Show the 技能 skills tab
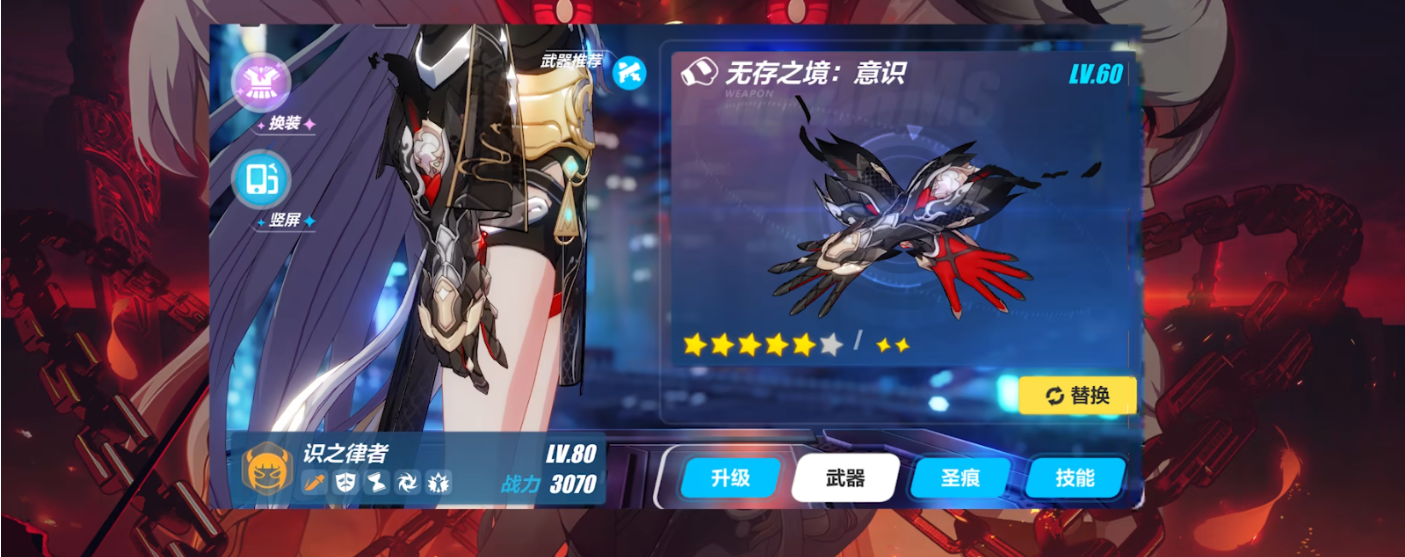1405x557 pixels. [1075, 478]
